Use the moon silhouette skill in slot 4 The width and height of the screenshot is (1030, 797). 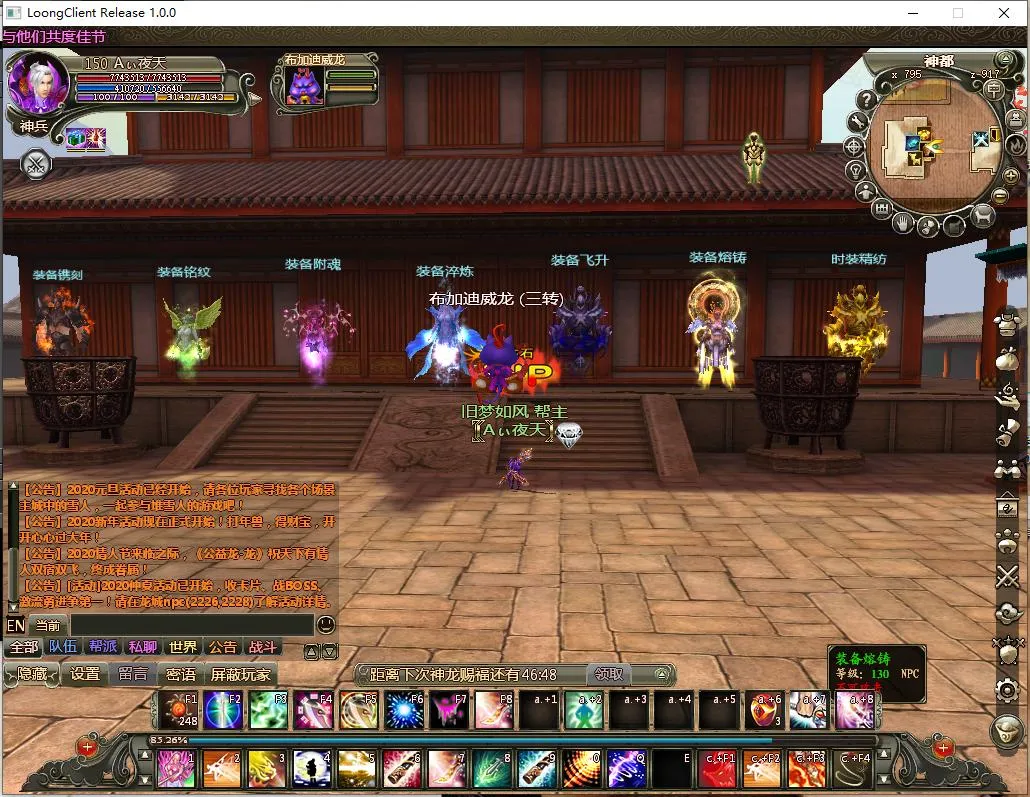click(312, 768)
